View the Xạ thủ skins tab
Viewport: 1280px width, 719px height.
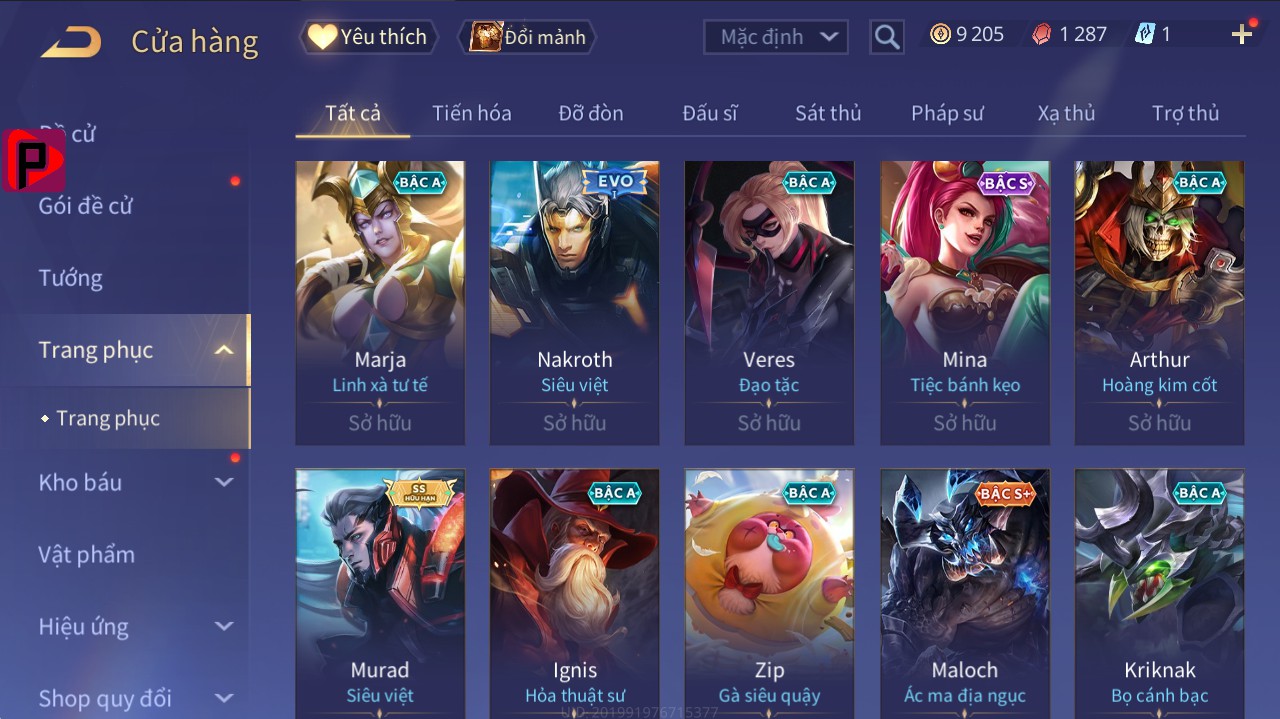[x=1066, y=113]
